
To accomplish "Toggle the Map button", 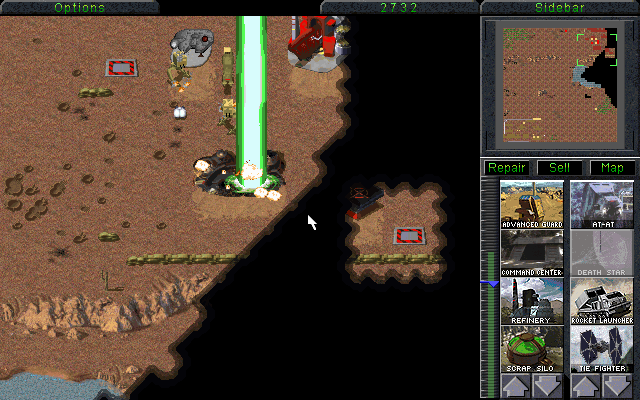I will click(611, 167).
